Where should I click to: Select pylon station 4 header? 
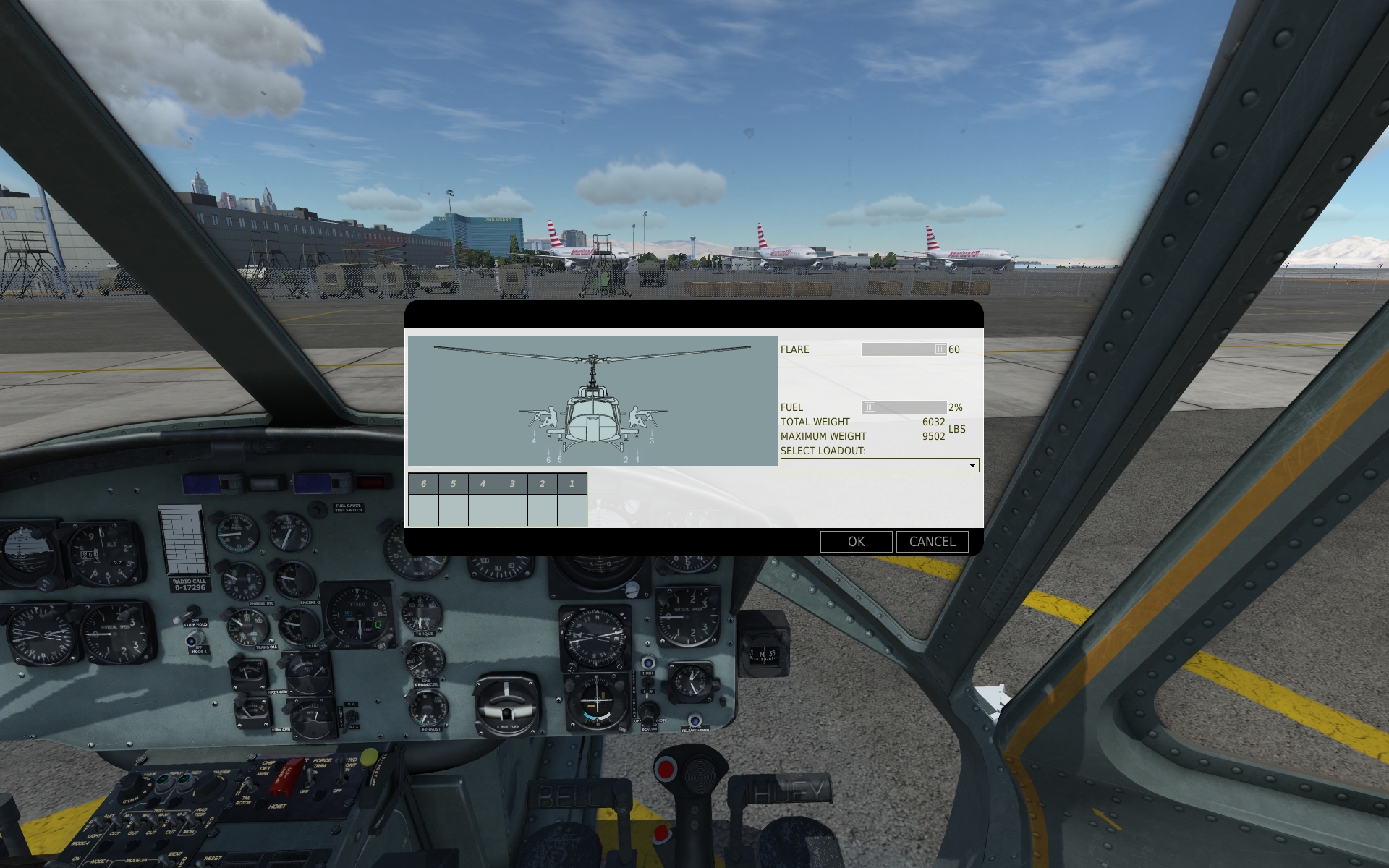click(483, 484)
